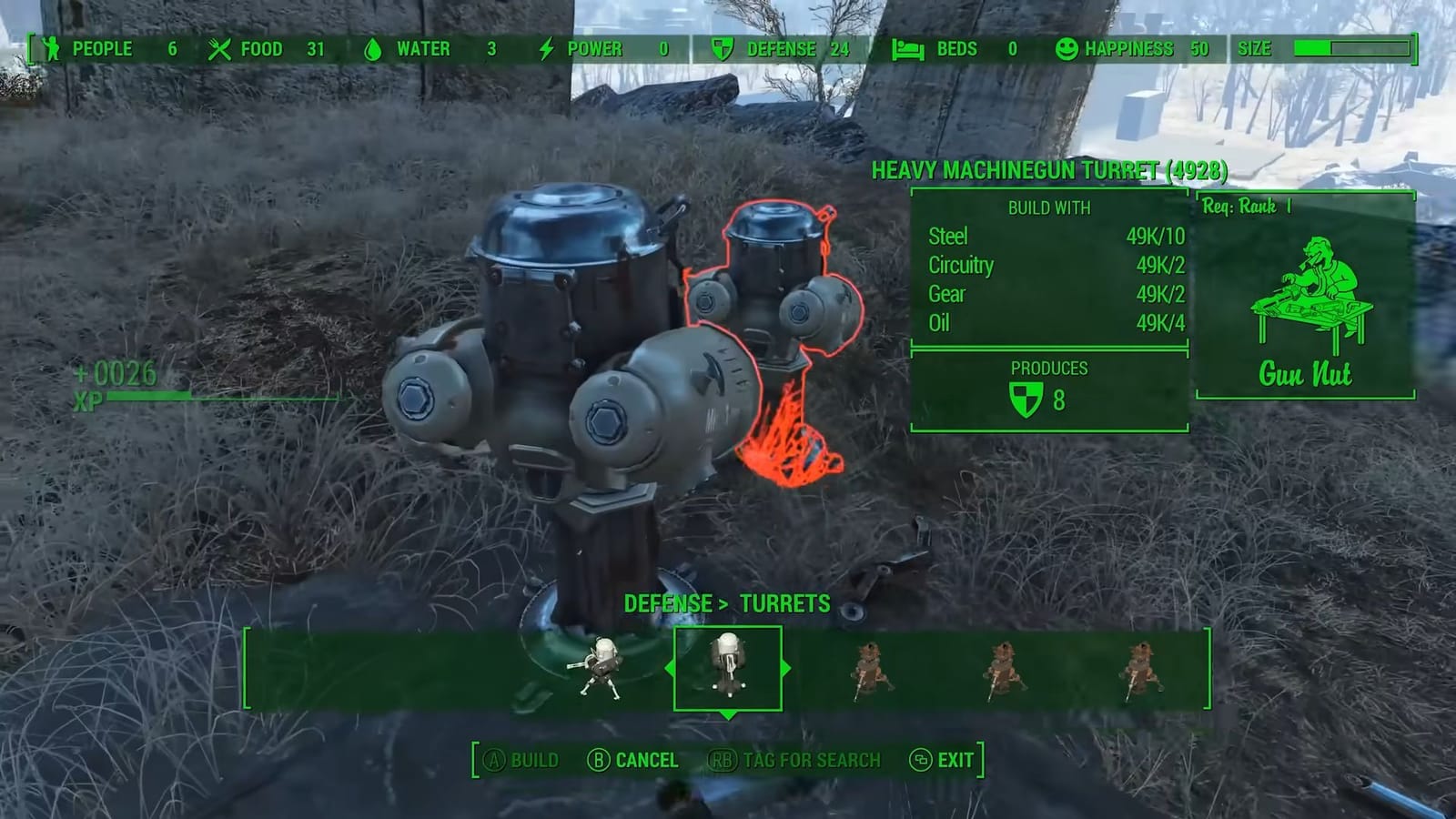Viewport: 1456px width, 819px height.
Task: Click the People icon in the status bar
Action: pyautogui.click(x=52, y=49)
